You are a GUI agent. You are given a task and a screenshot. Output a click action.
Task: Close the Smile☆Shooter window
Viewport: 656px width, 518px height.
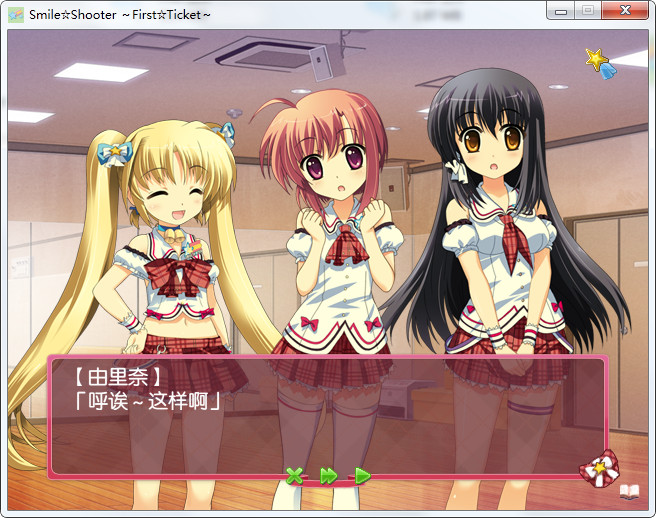625,10
